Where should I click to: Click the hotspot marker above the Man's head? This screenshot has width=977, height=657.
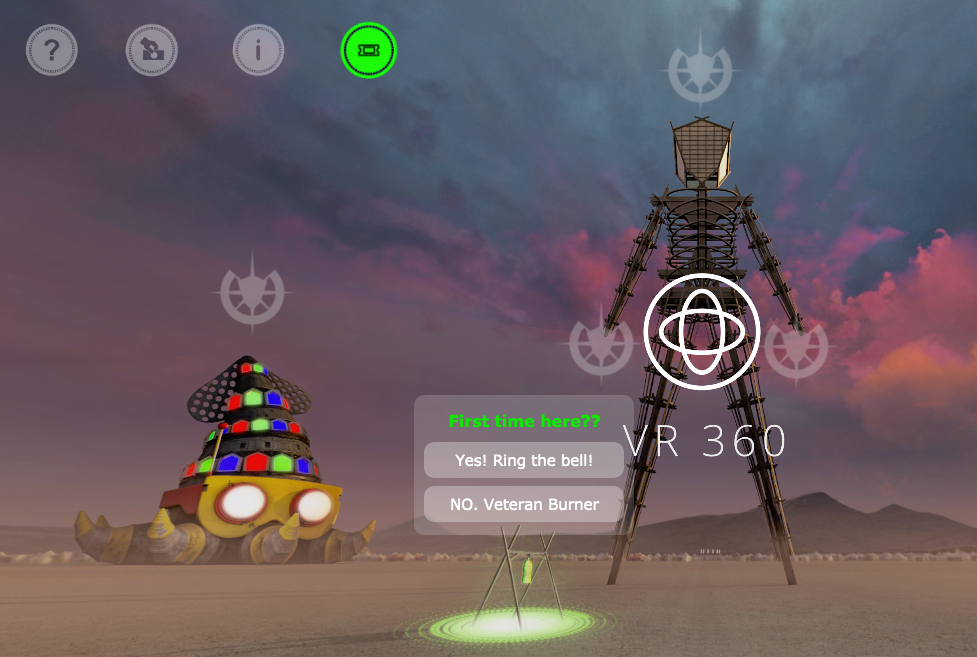tap(701, 72)
